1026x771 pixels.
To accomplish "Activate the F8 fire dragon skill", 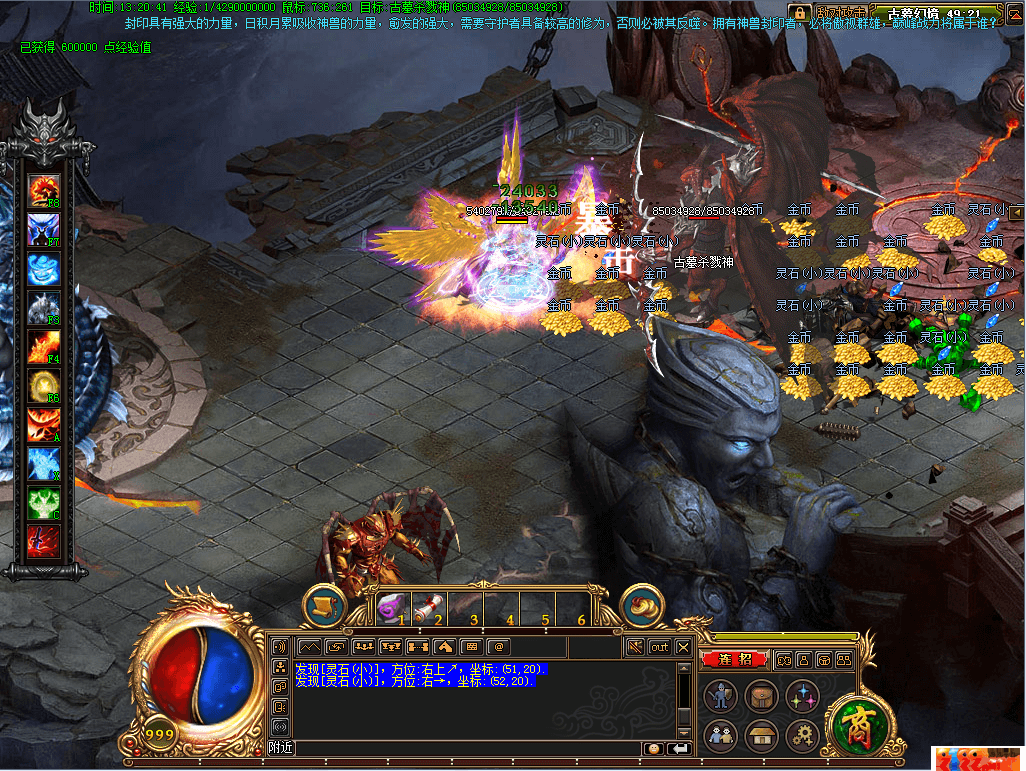I will [x=44, y=189].
